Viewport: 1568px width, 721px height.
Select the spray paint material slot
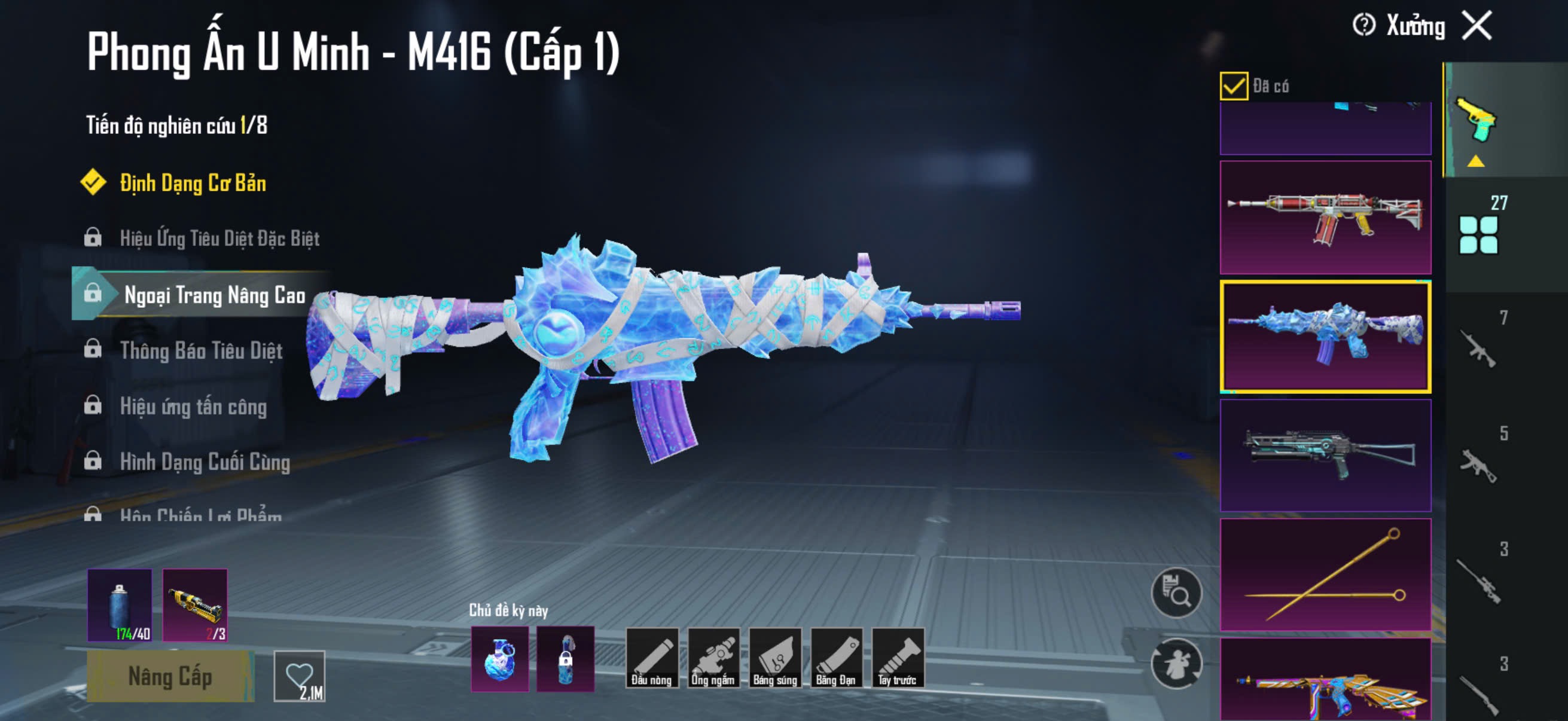pyautogui.click(x=120, y=605)
